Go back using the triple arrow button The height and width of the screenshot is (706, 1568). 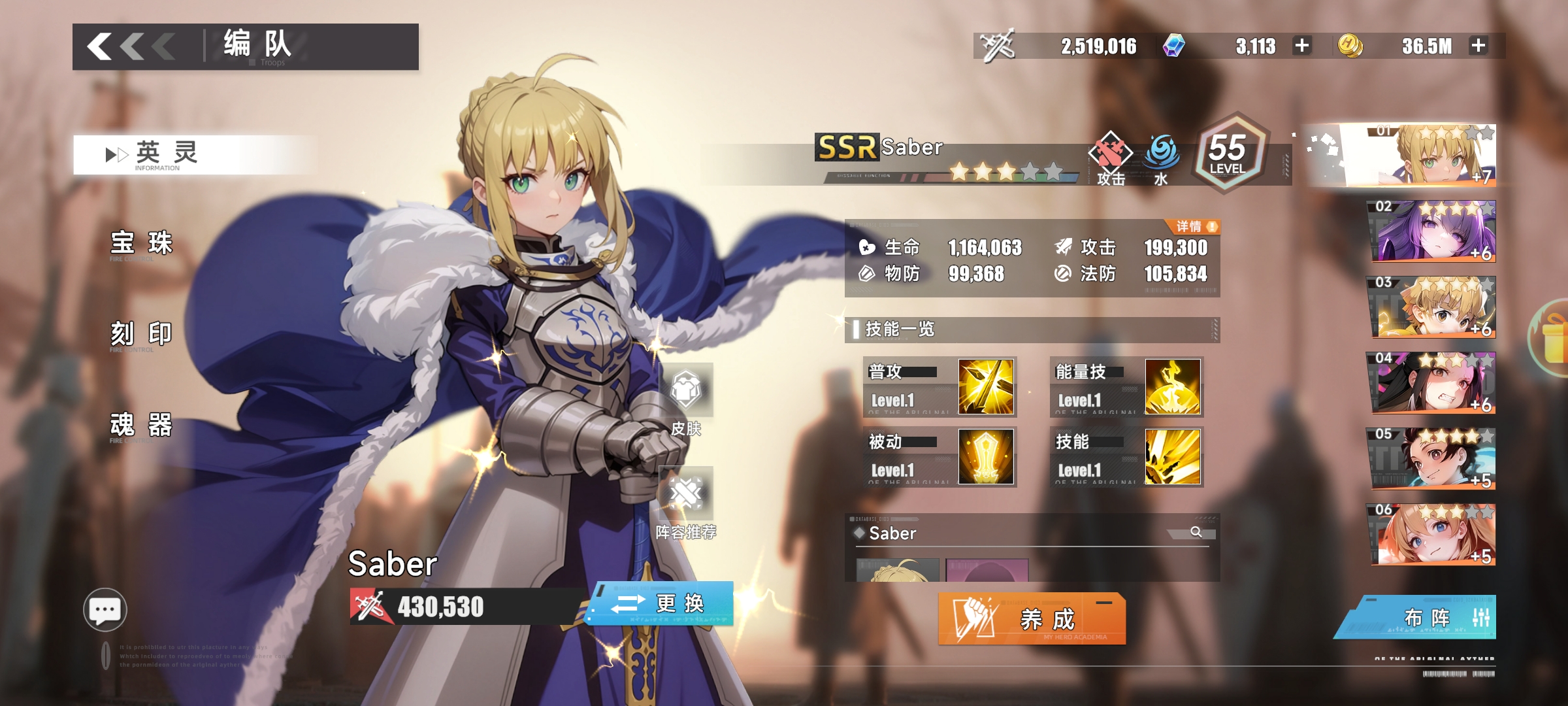pyautogui.click(x=131, y=47)
